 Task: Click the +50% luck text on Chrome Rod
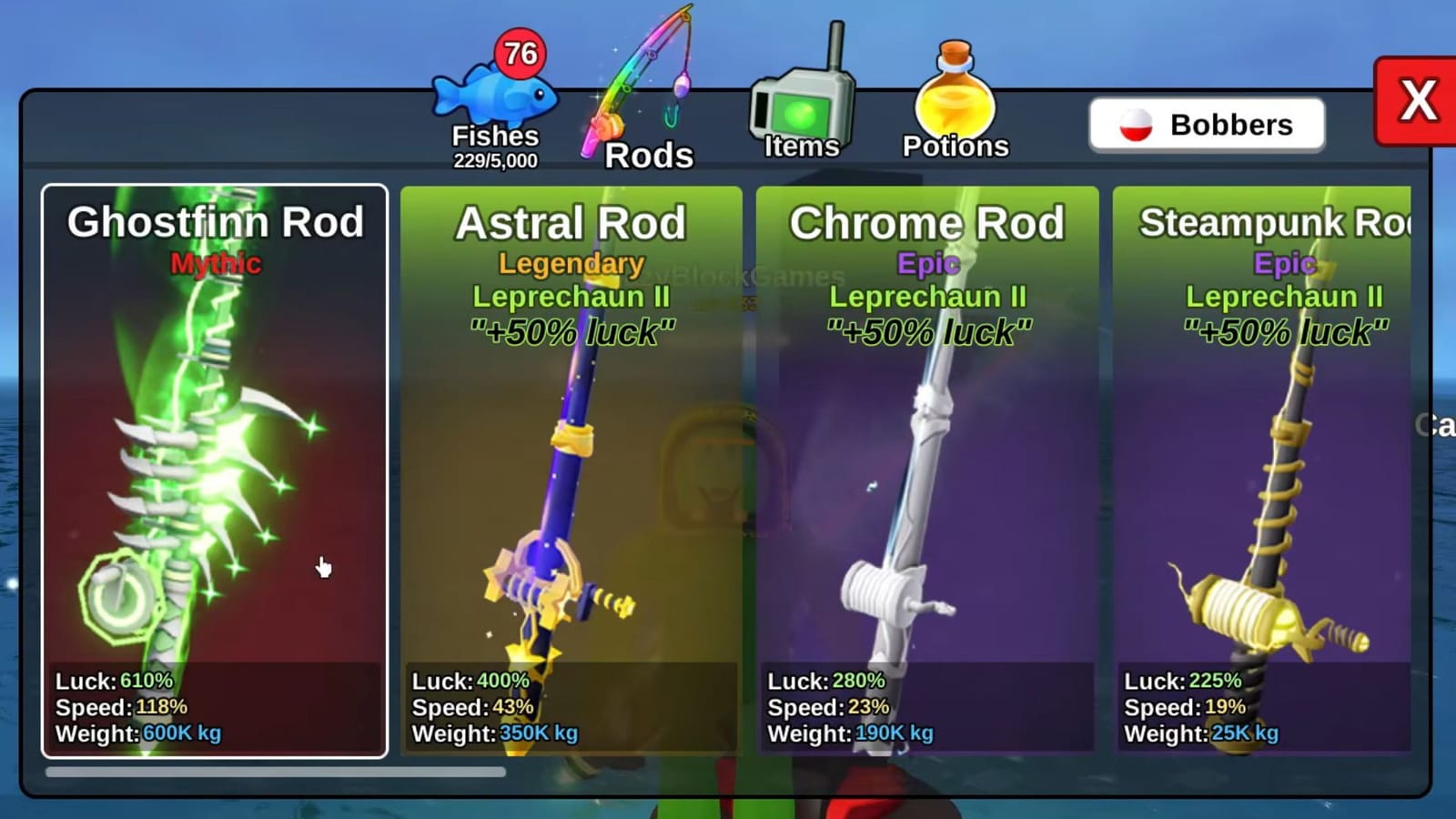click(x=930, y=328)
